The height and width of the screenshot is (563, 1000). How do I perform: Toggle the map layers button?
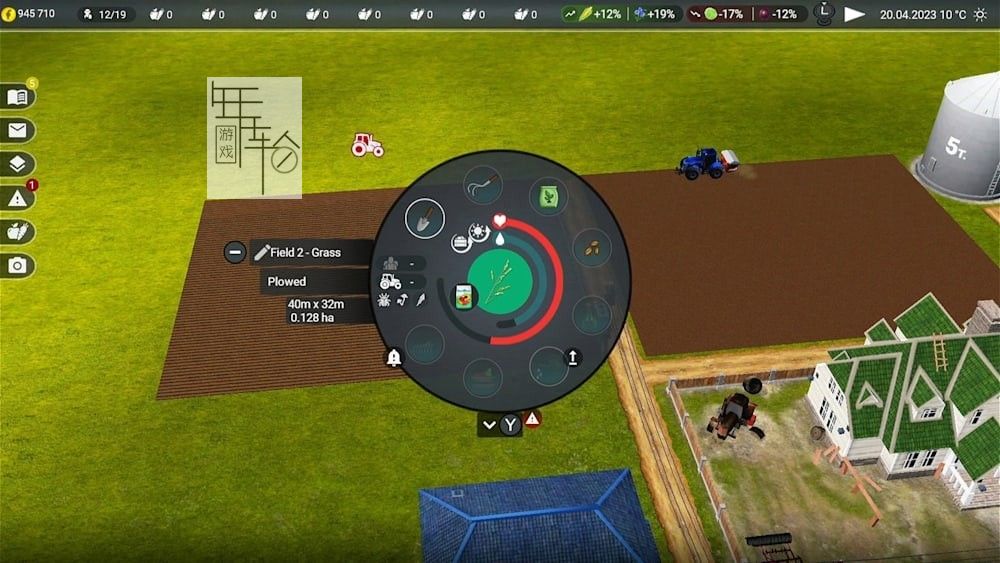18,164
